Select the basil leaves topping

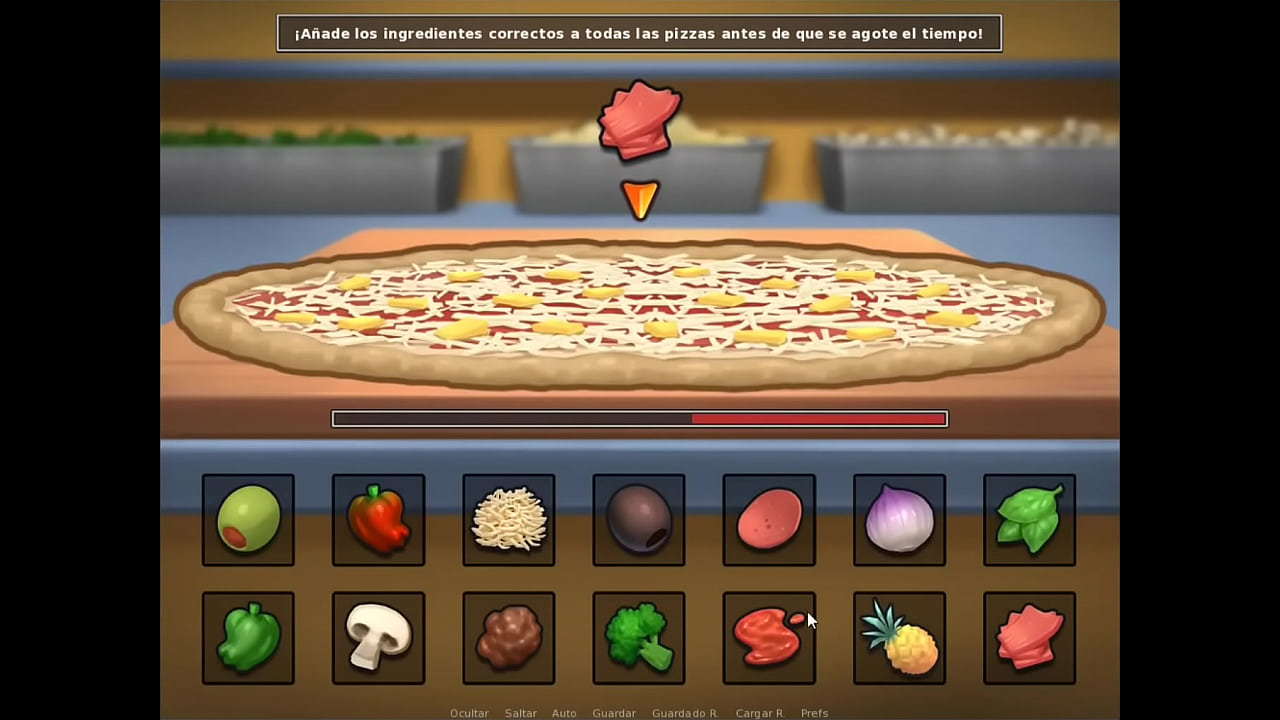click(x=1028, y=519)
